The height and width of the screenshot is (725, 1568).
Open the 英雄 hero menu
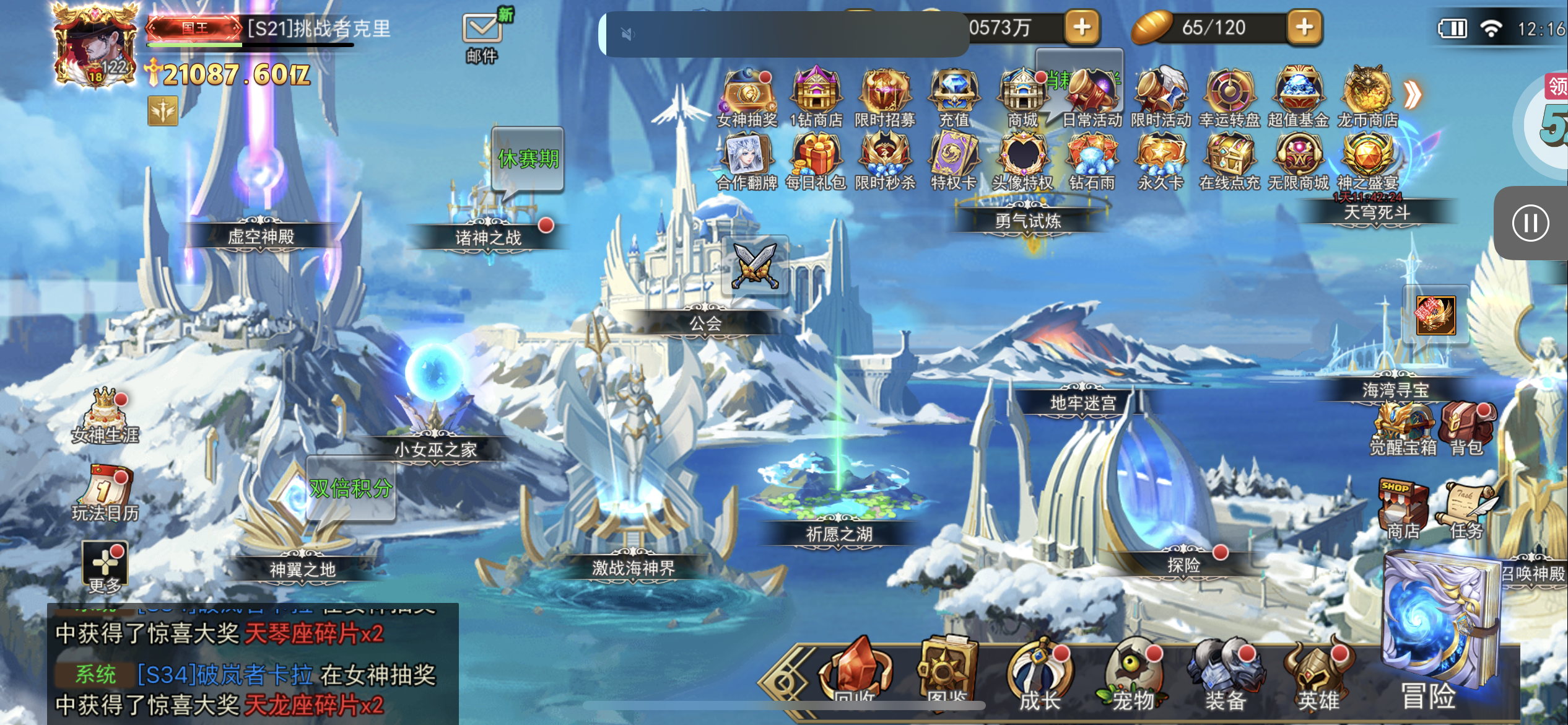(1318, 679)
